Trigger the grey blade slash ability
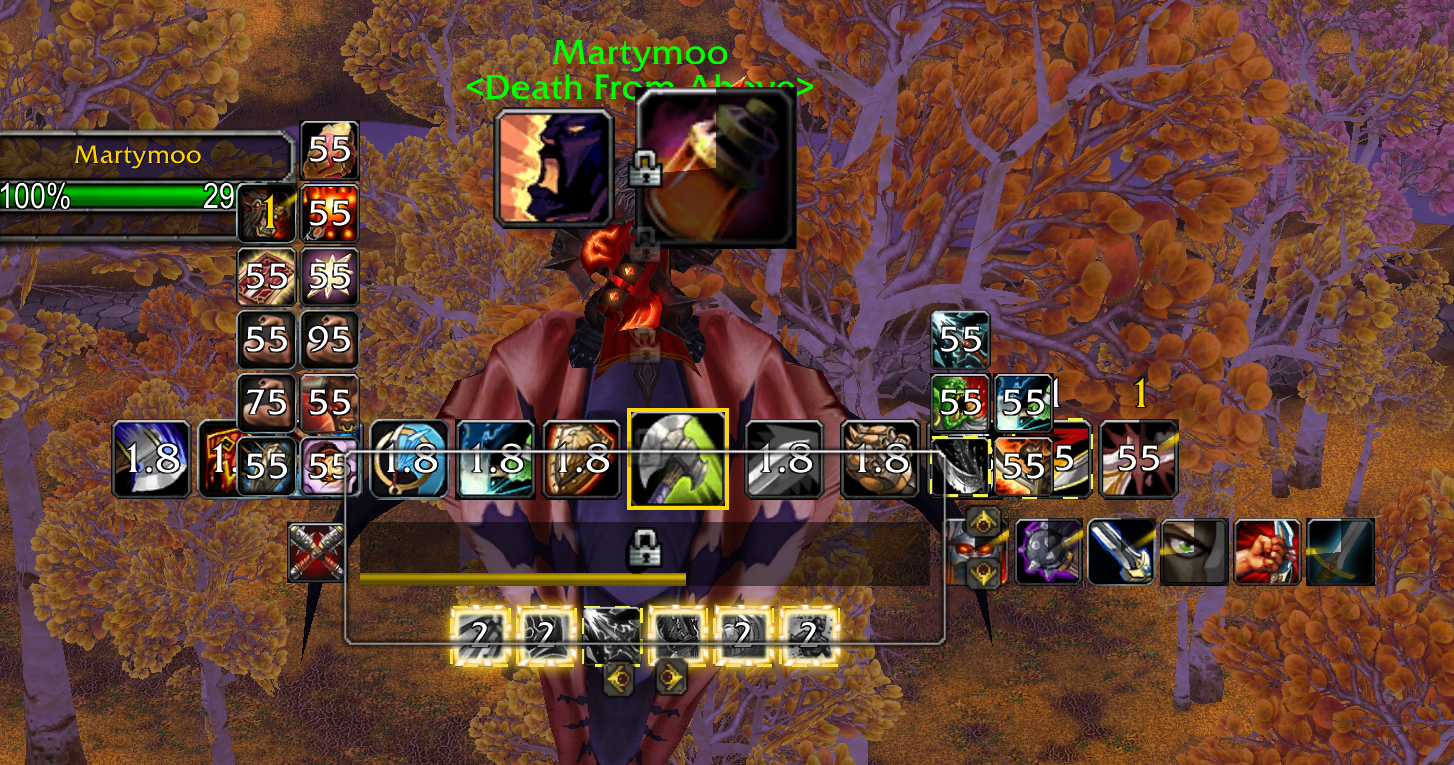1454x765 pixels. [785, 459]
